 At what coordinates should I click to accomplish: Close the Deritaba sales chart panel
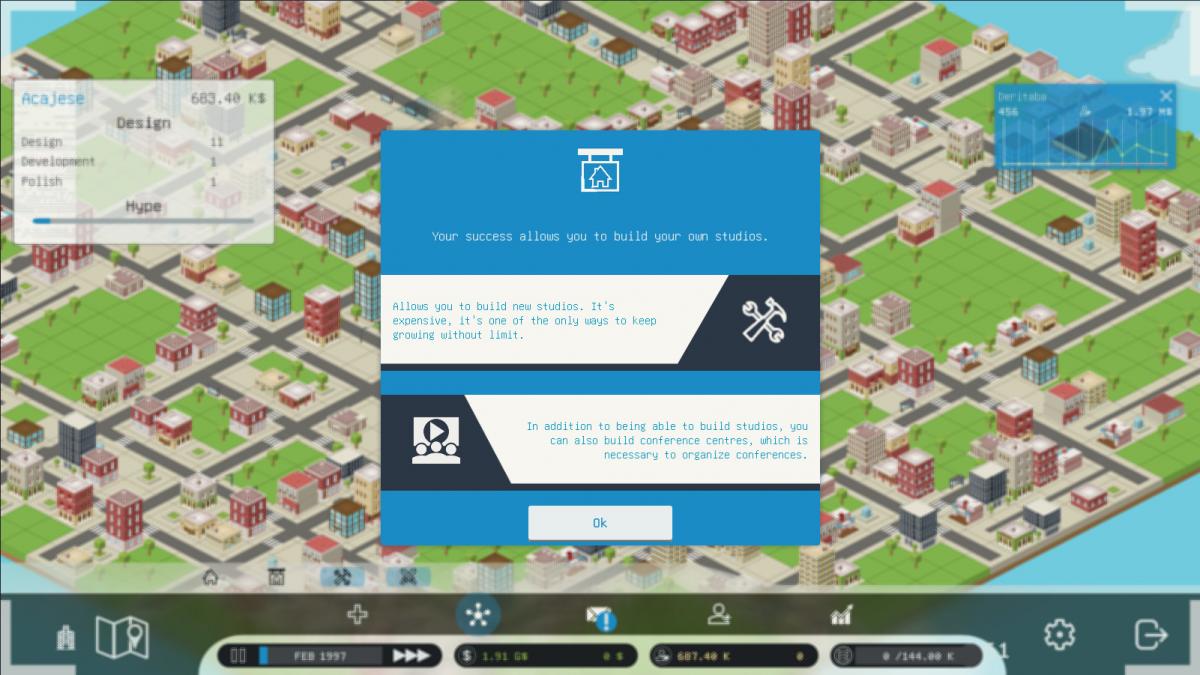click(1165, 96)
